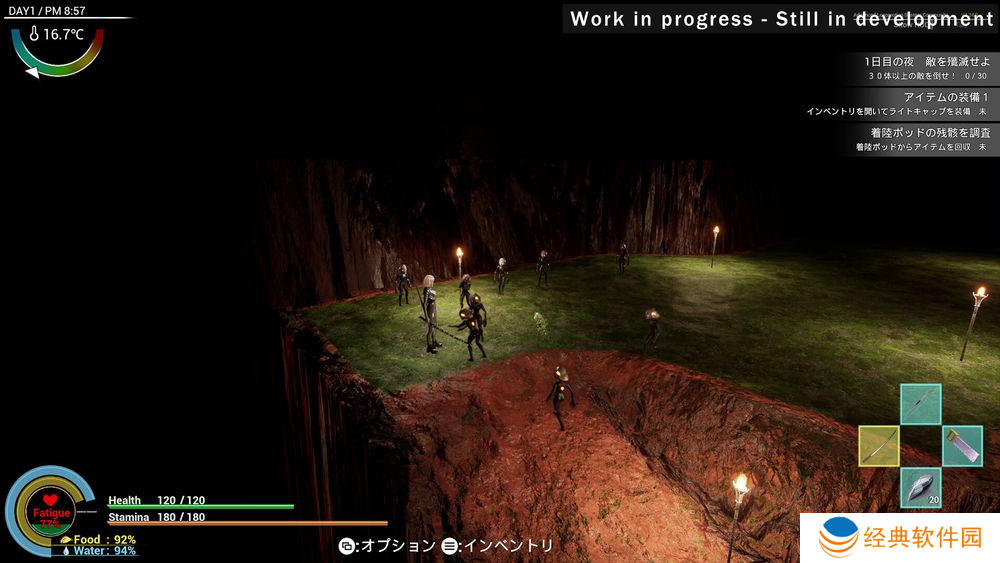Open the 1日目の夜 enemy extermination objective
Viewport: 1000px width, 563px height.
pyautogui.click(x=924, y=68)
